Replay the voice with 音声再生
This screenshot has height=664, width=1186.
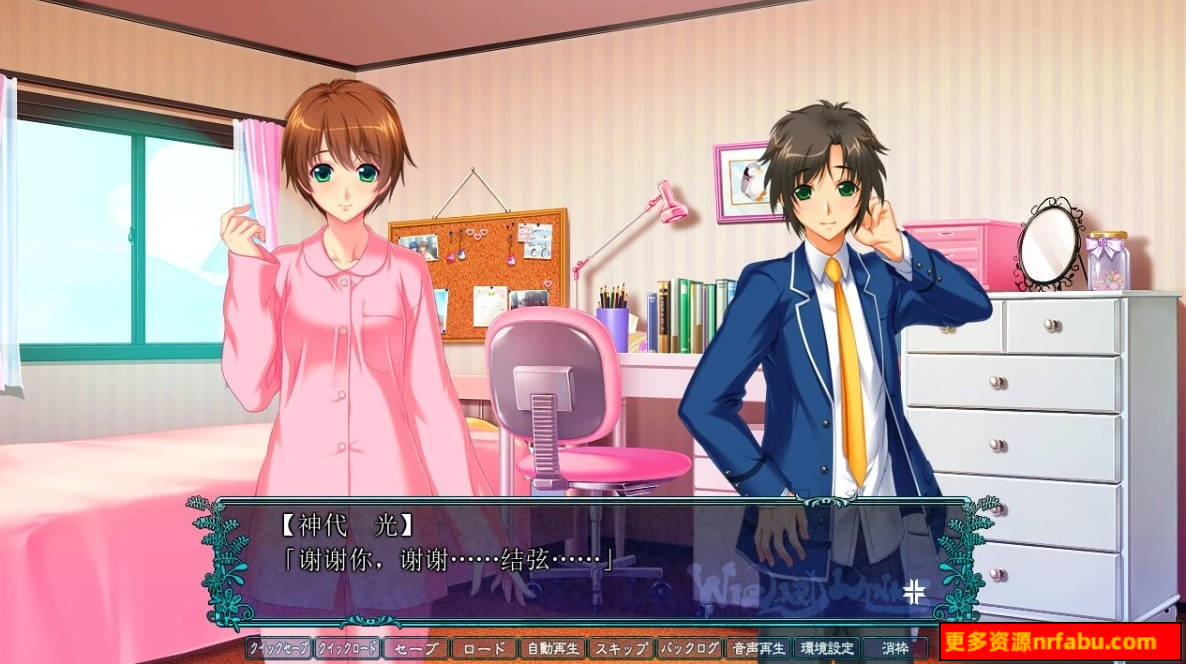(x=757, y=648)
